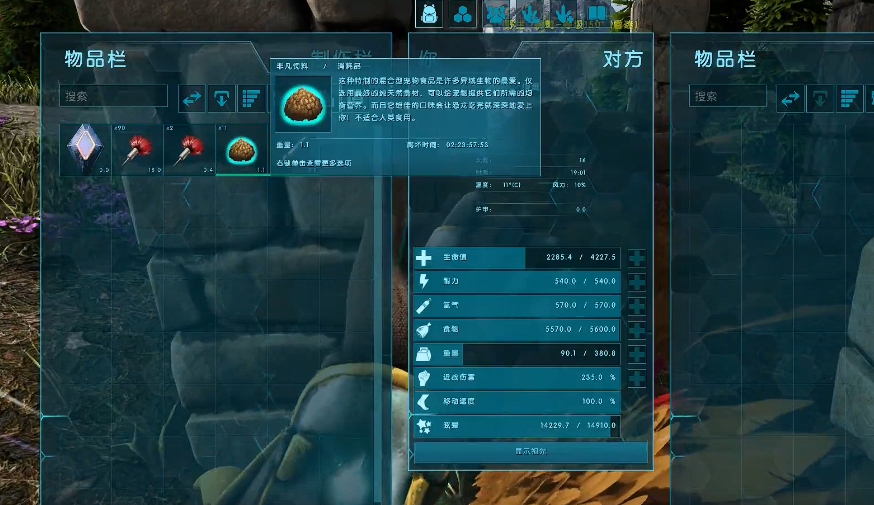The image size is (874, 505).
Task: Click the sort button in left 物品栏 panel
Action: [251, 98]
